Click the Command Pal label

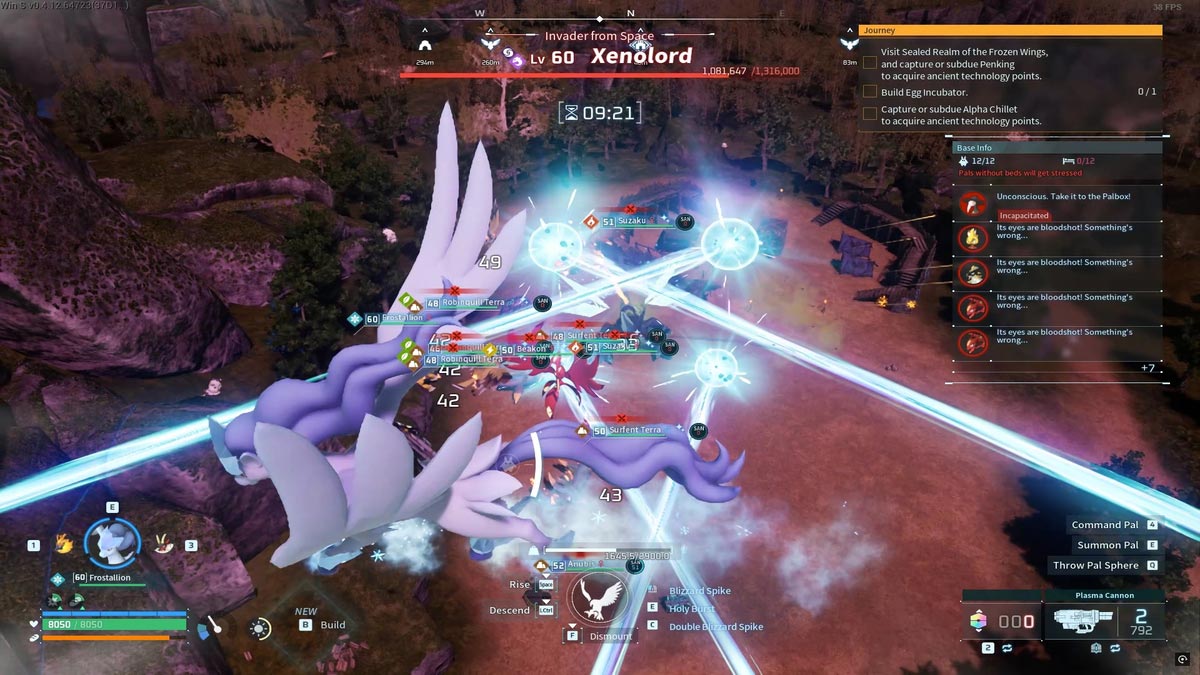[1105, 525]
